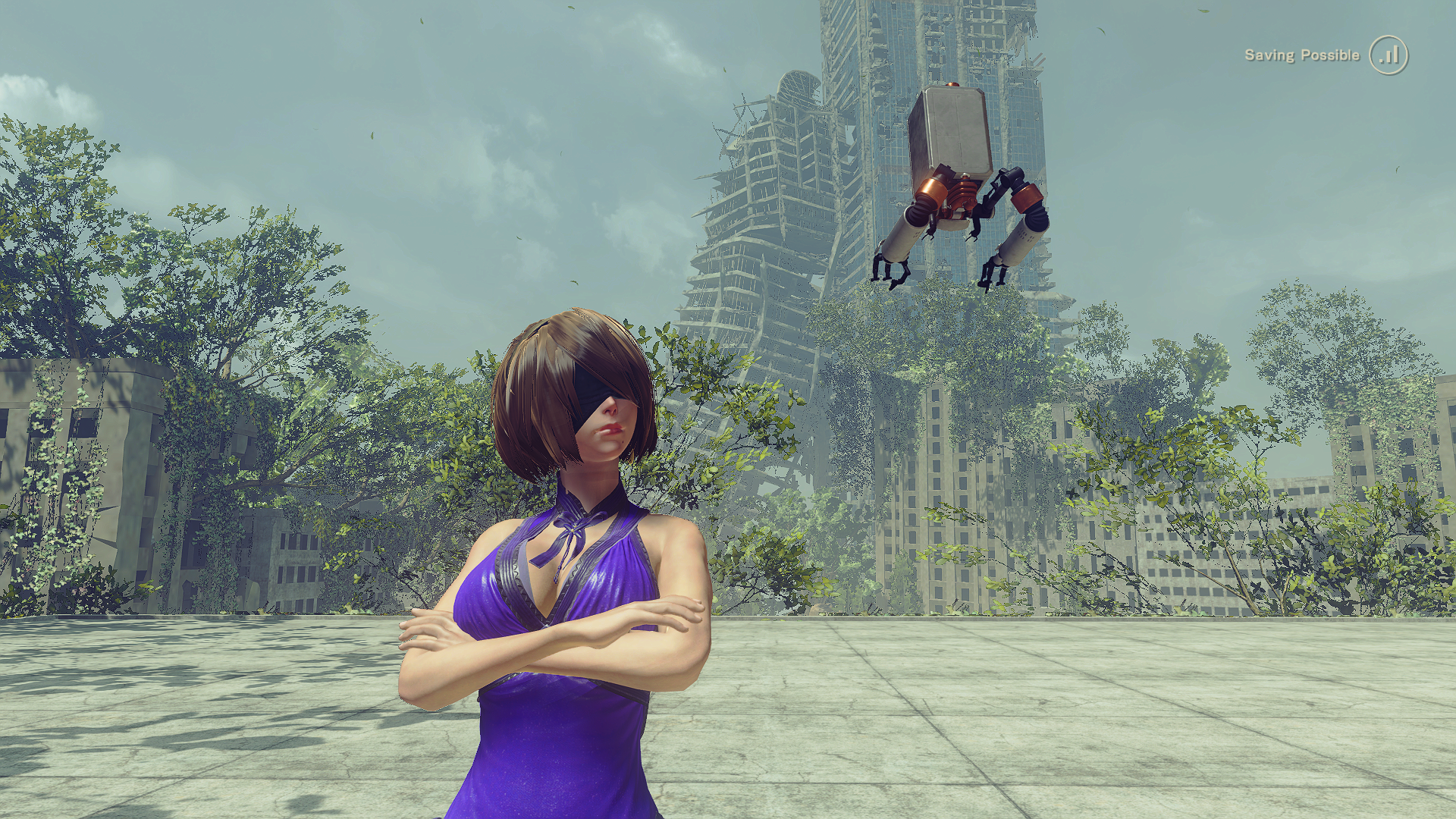Click the Saving Possible signal icon
This screenshot has height=819, width=1456.
coord(1388,55)
